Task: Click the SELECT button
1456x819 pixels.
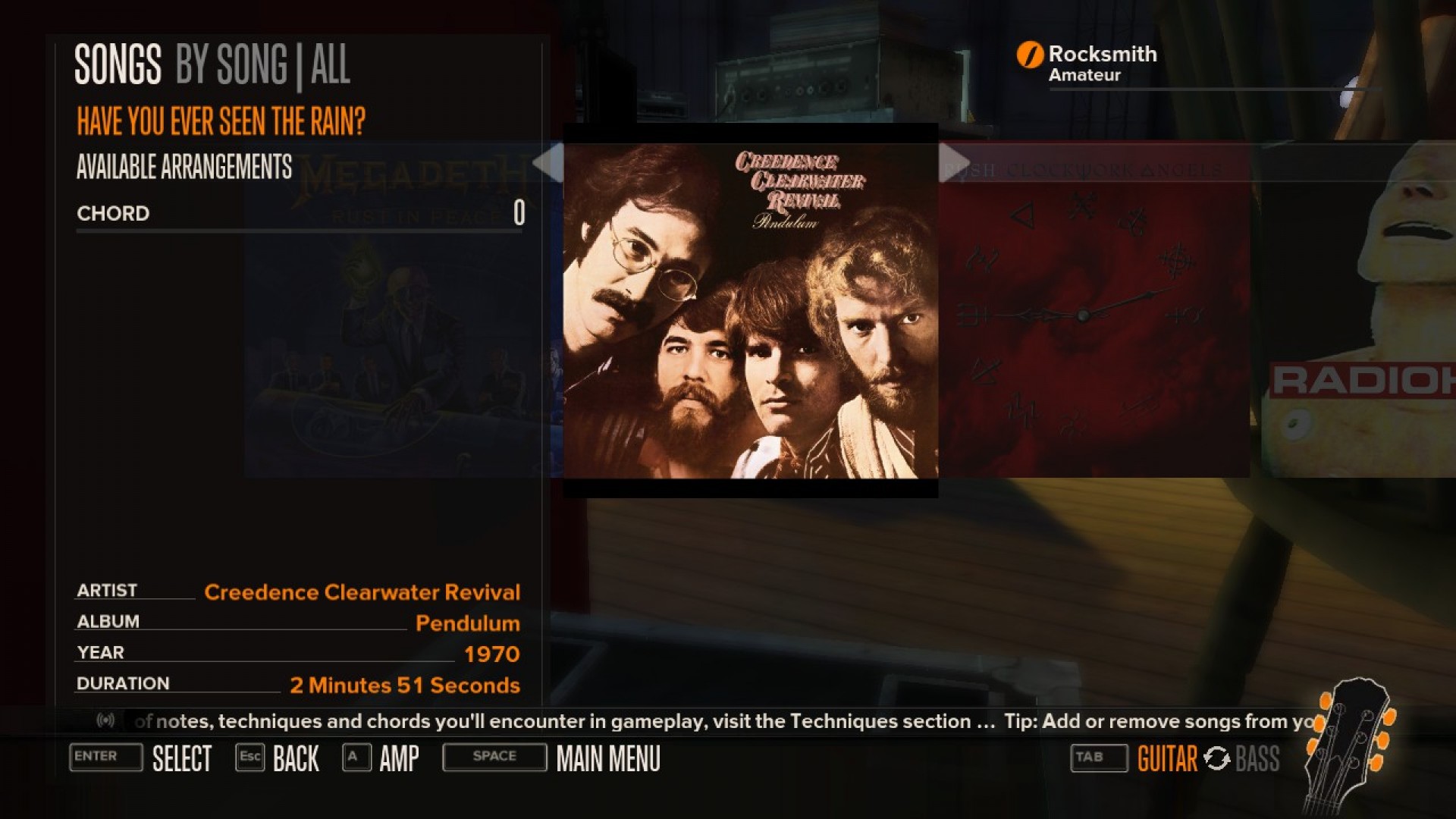Action: pos(183,758)
